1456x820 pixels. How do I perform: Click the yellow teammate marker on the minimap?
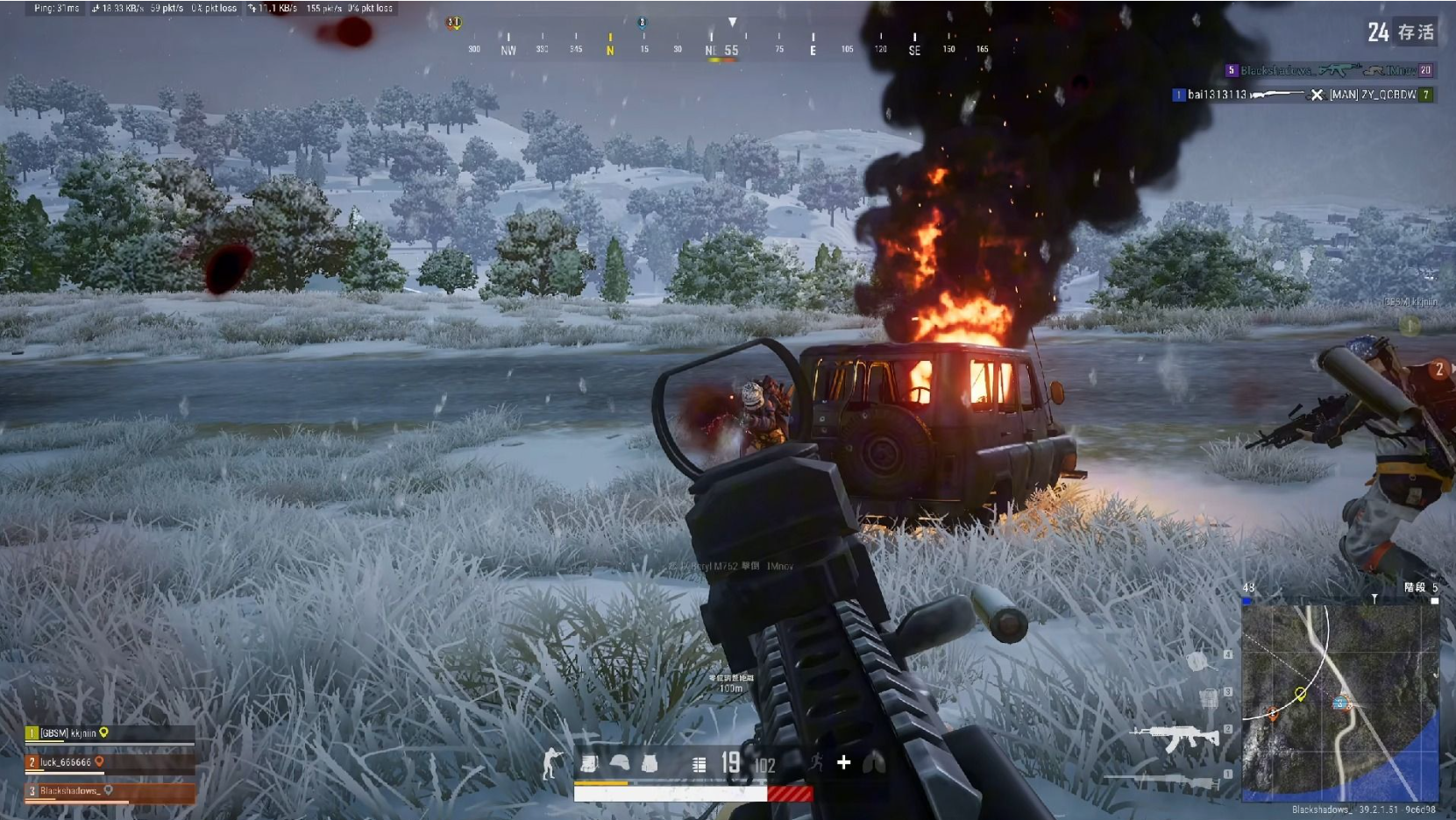tap(1301, 694)
